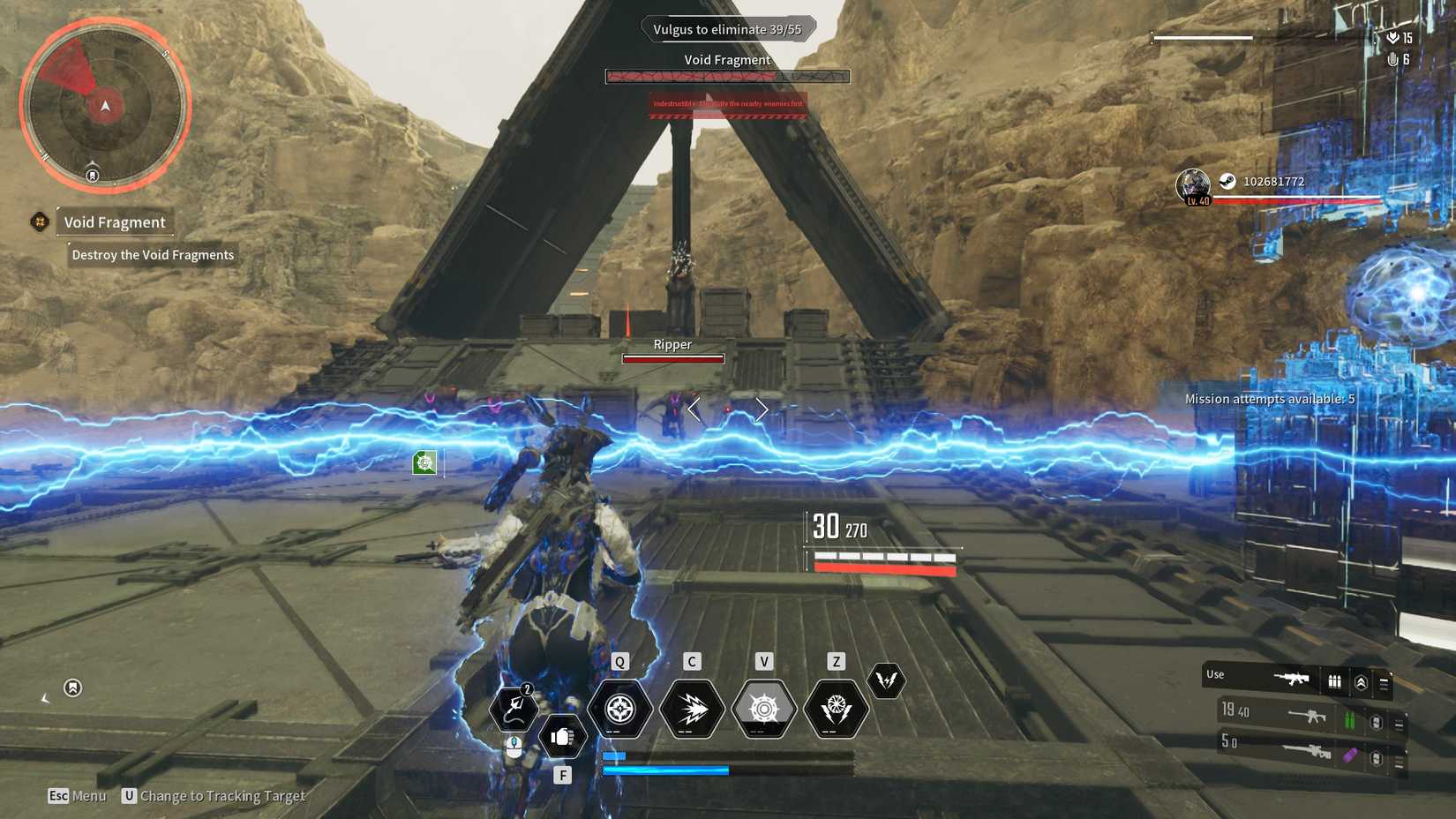Click the purple sniper ammo icon

(x=1350, y=757)
